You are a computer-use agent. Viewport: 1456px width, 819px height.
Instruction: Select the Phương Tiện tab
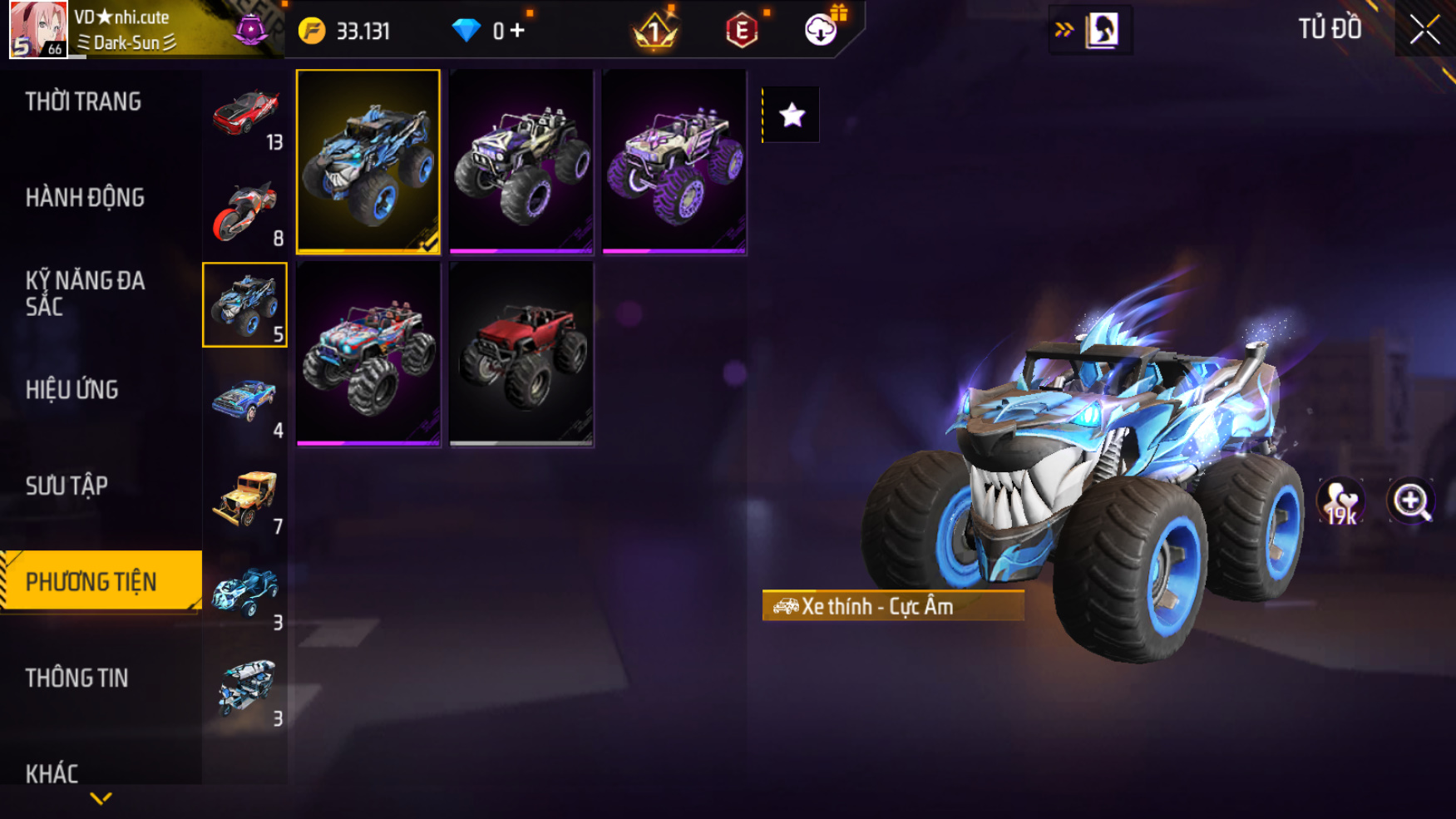click(91, 581)
